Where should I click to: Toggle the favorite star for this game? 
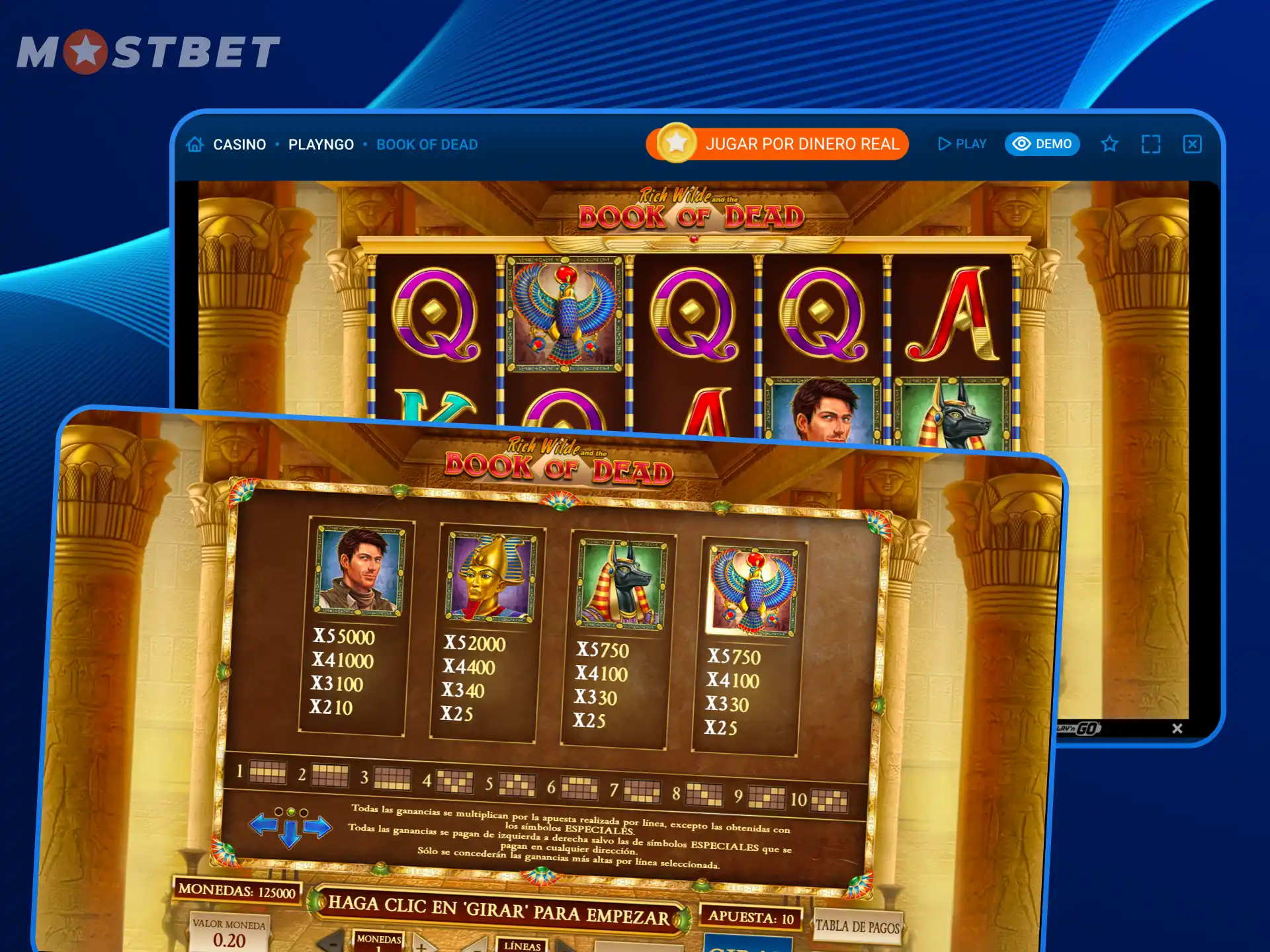coord(1109,143)
